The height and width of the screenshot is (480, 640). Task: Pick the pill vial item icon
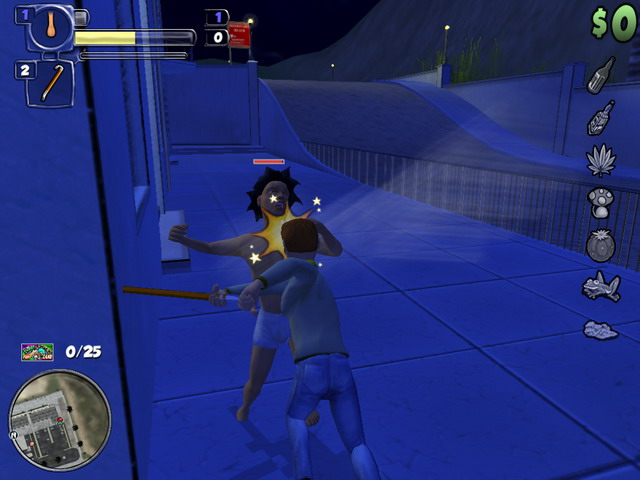tap(601, 117)
